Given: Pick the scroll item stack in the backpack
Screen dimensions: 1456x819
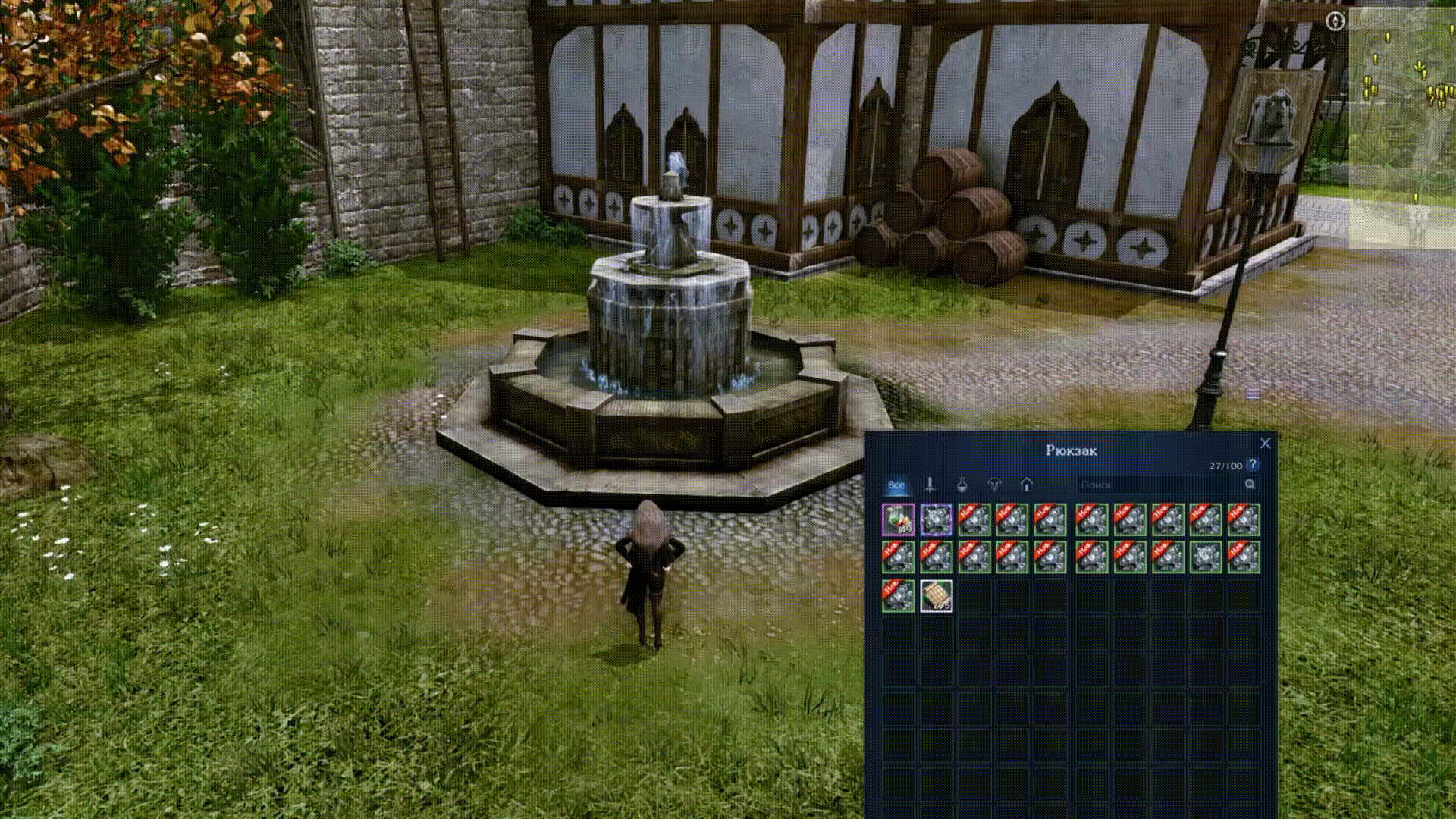Looking at the screenshot, I should pyautogui.click(x=936, y=595).
